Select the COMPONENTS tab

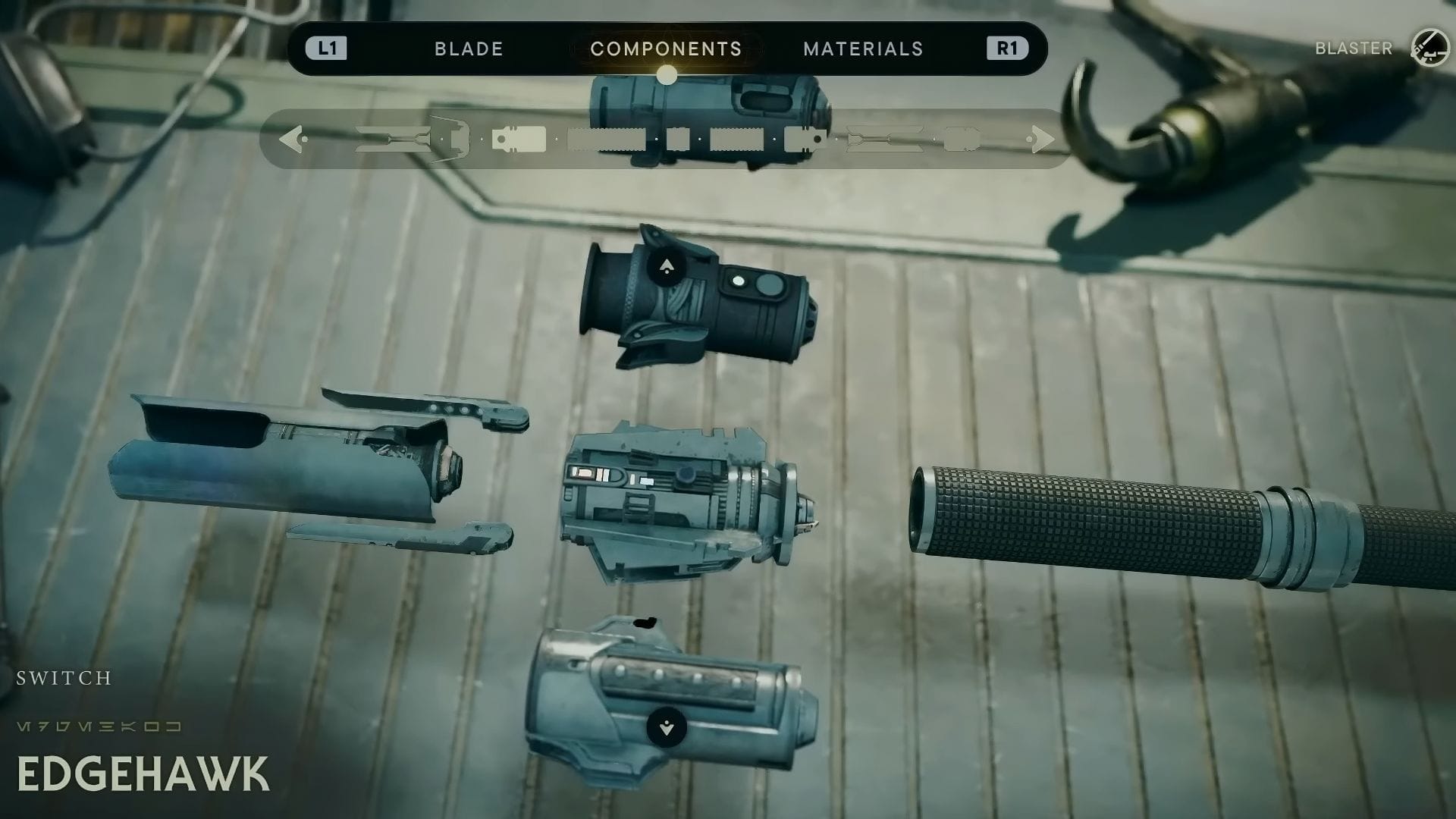coord(667,49)
